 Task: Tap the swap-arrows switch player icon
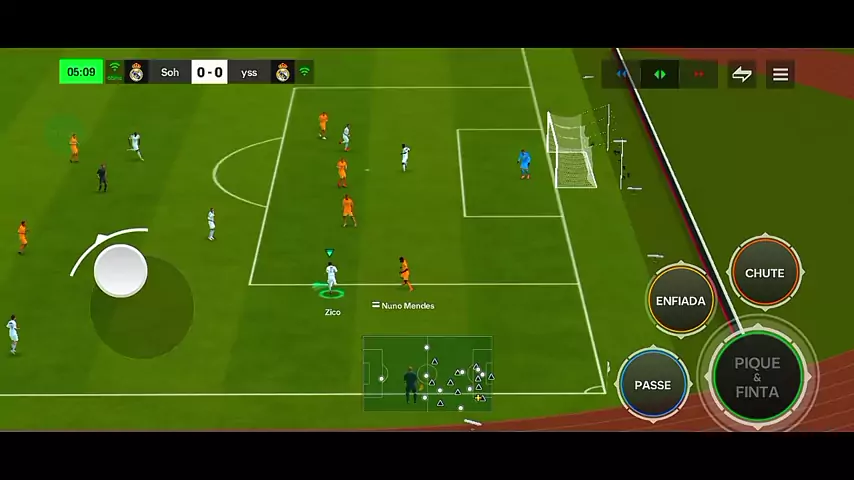(741, 74)
